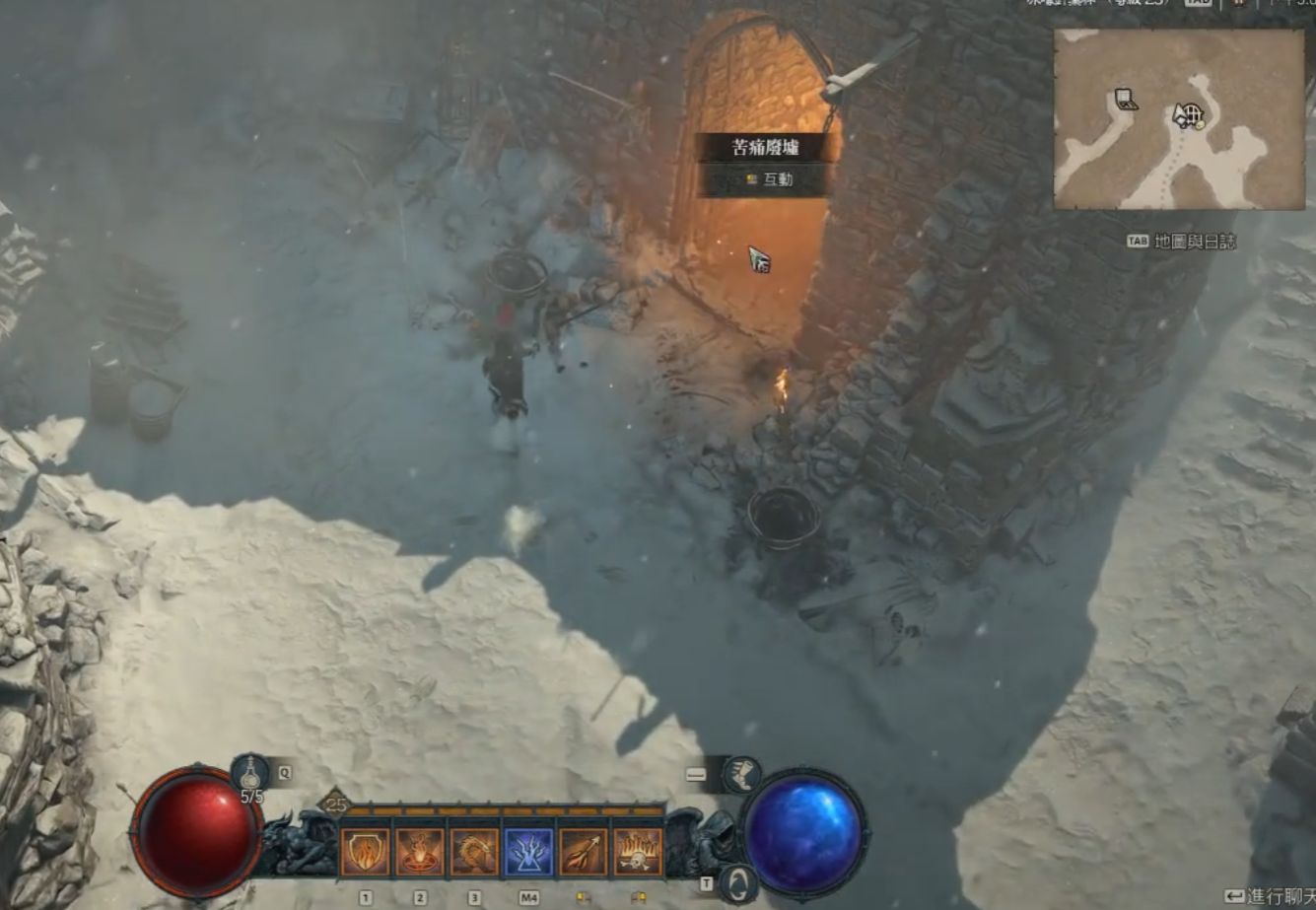1316x910 pixels.
Task: Trigger the blue lightning tree skill
Action: (x=529, y=852)
